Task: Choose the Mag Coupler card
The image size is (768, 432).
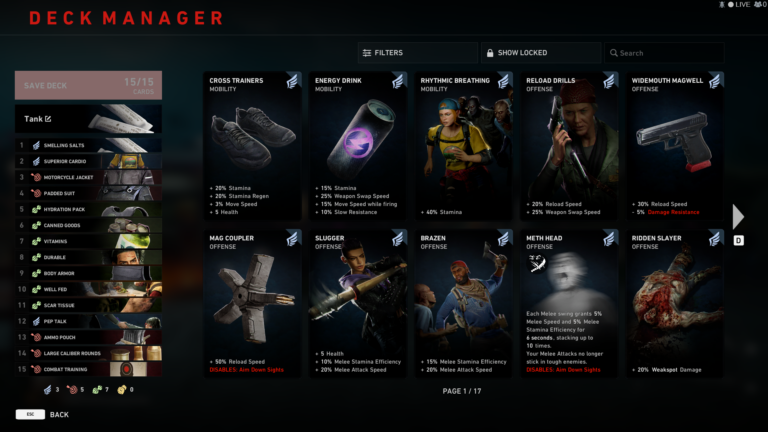Action: (x=252, y=303)
